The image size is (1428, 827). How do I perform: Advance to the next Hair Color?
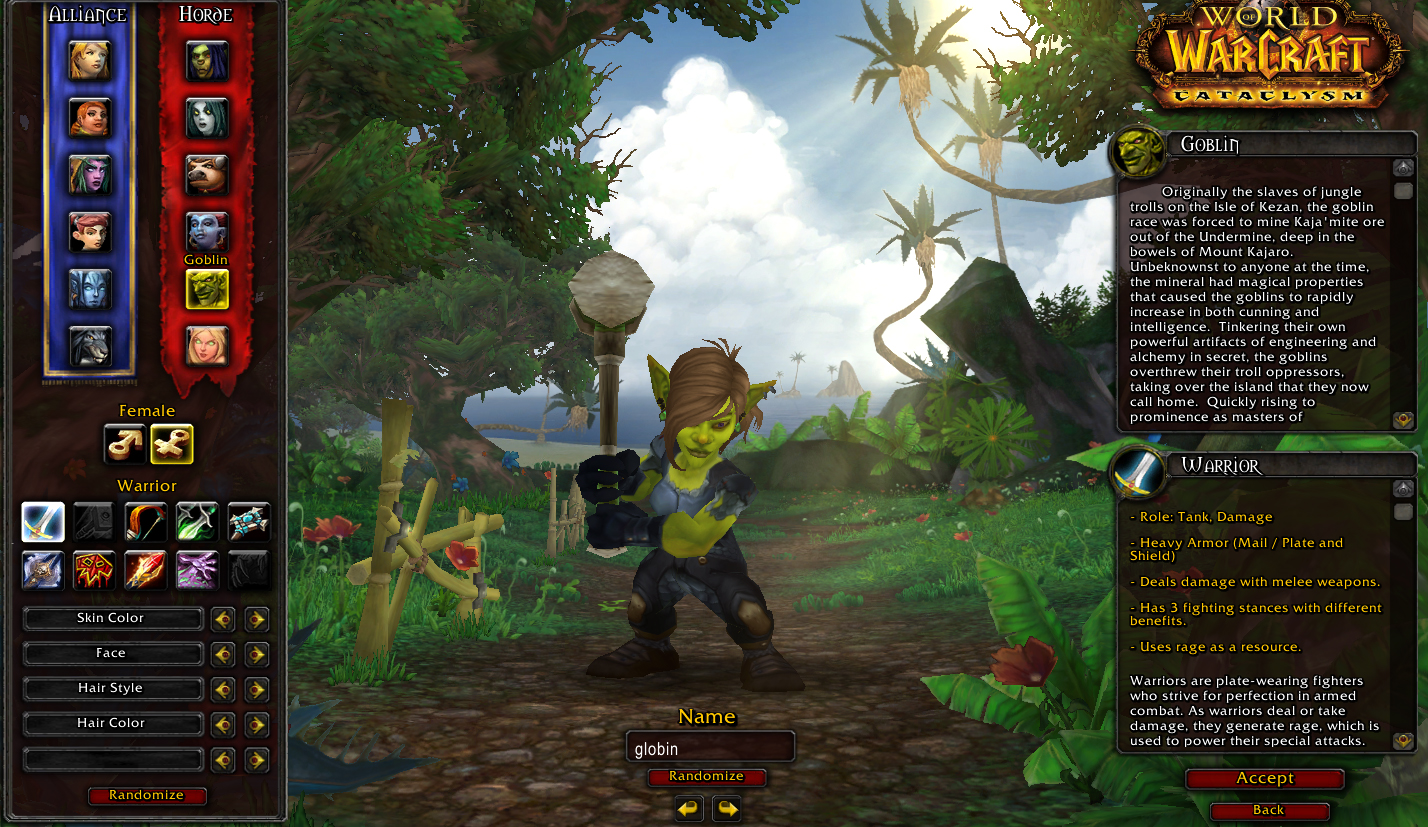coord(257,724)
